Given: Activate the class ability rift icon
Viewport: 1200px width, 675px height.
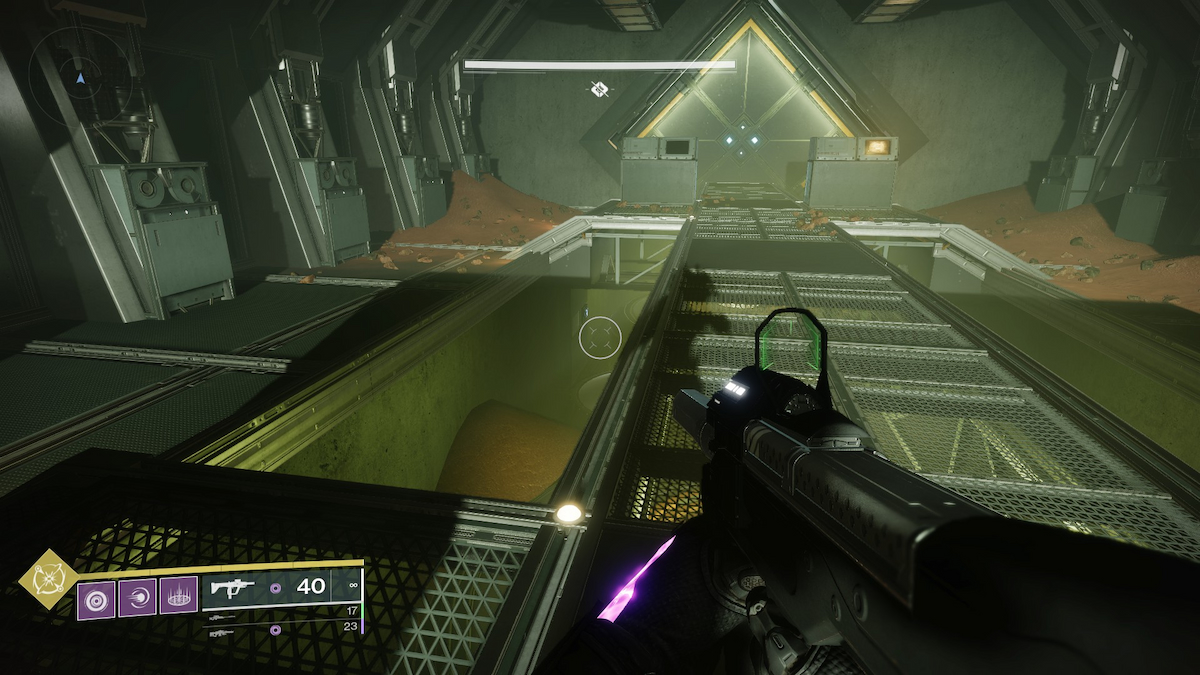Looking at the screenshot, I should pos(178,598).
